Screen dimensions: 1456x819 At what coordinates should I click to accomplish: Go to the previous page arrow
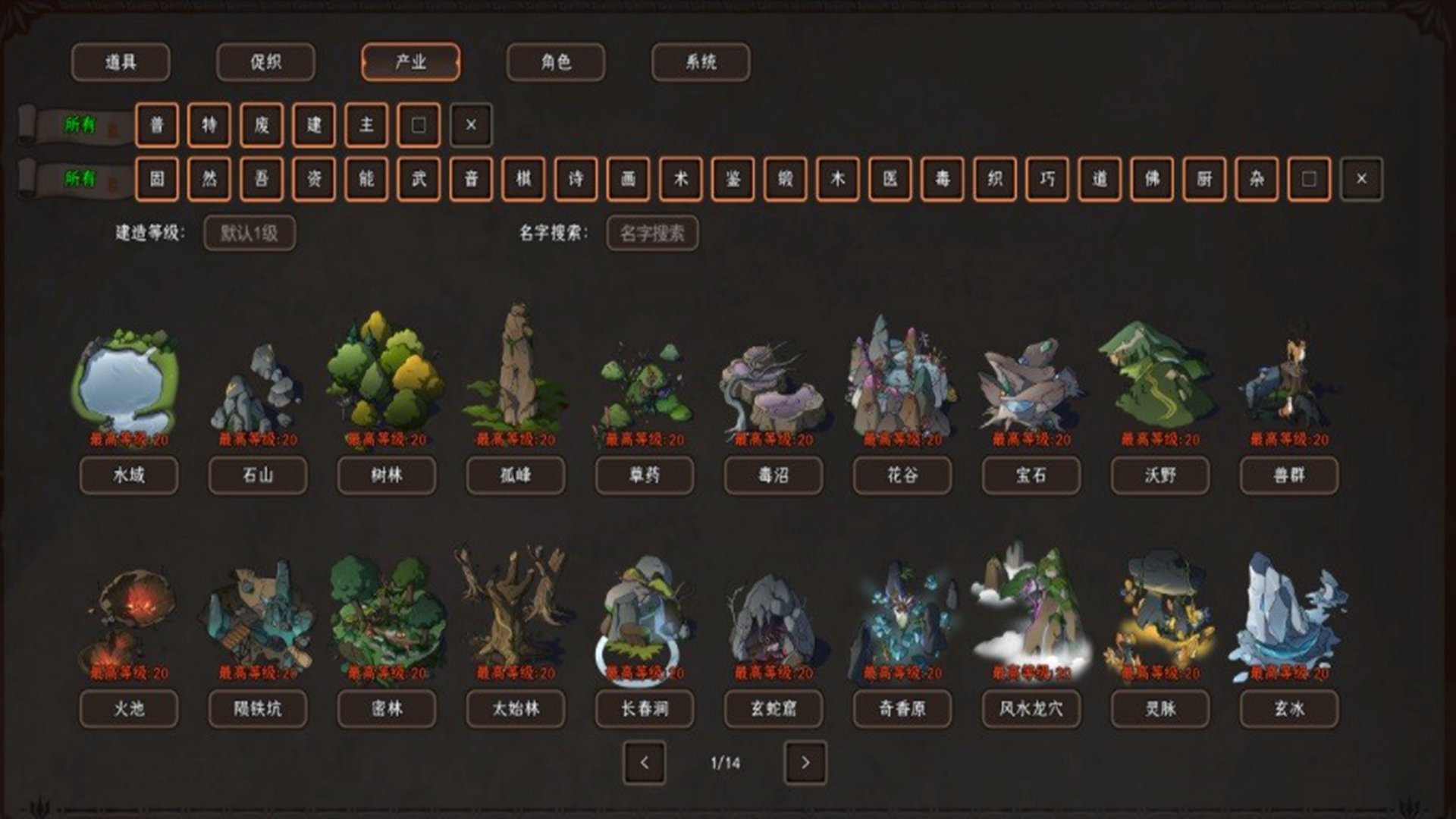click(645, 763)
